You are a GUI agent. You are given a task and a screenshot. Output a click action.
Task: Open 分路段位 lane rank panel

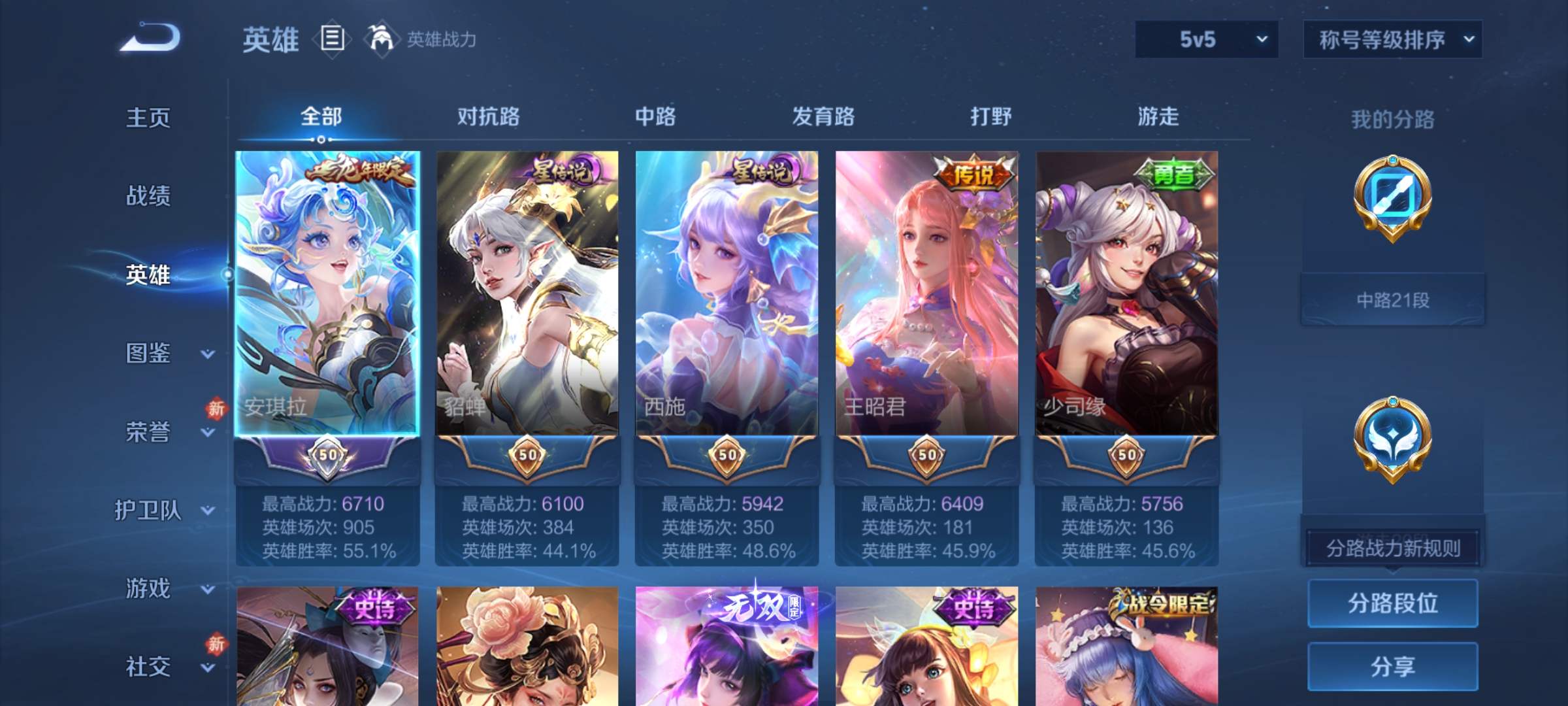tap(1393, 603)
